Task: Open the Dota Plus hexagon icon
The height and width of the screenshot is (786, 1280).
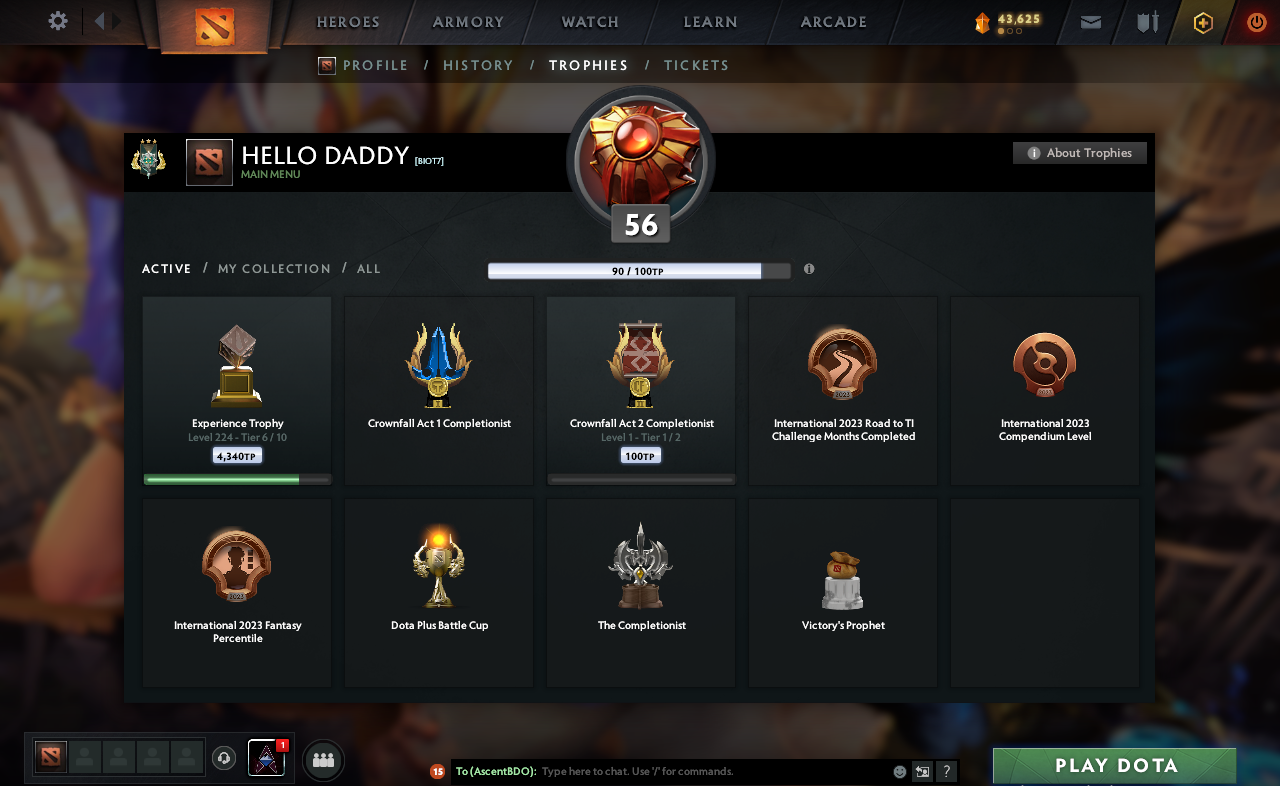Action: (x=1203, y=22)
